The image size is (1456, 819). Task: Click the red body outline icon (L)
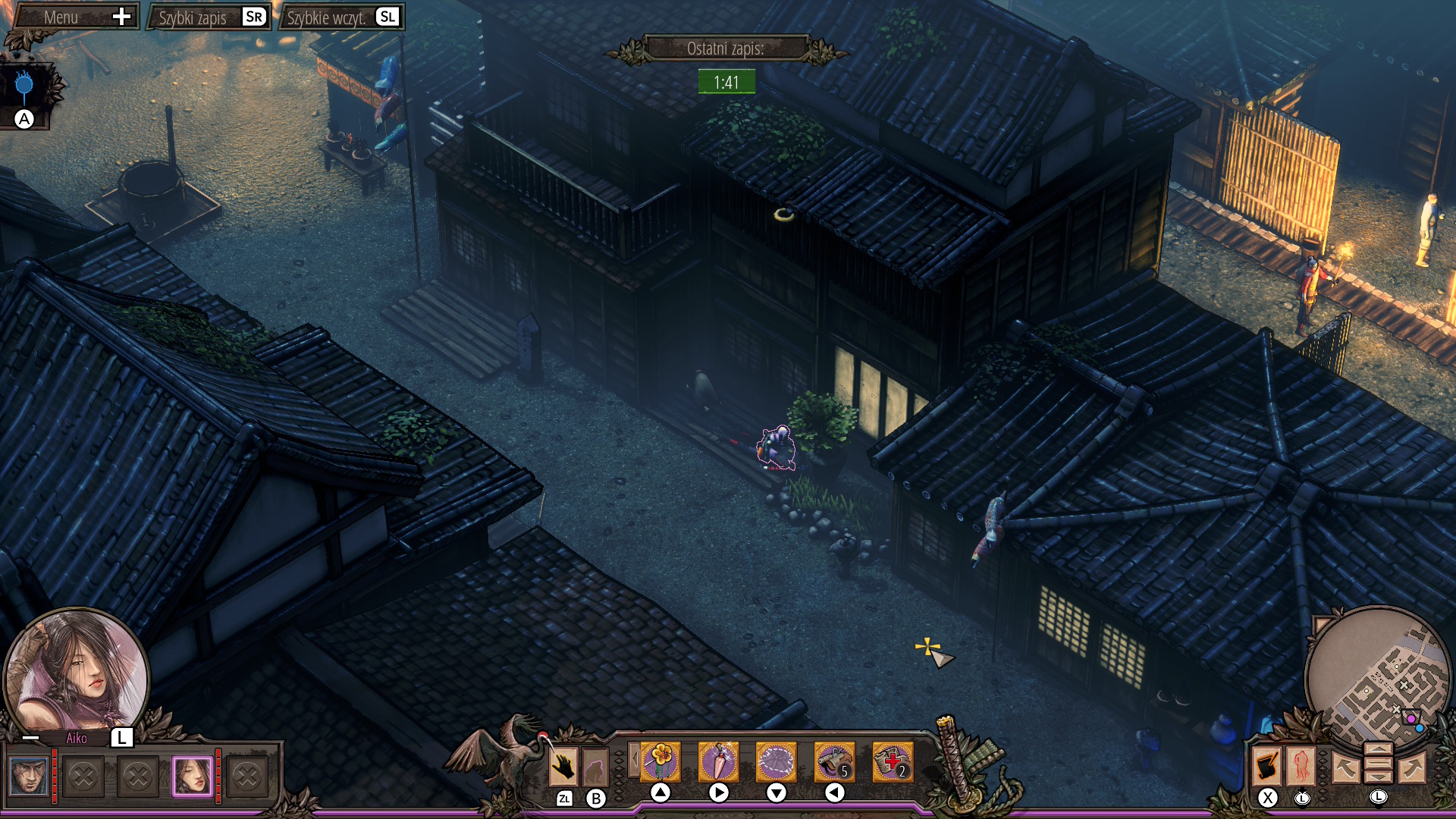[x=1301, y=767]
